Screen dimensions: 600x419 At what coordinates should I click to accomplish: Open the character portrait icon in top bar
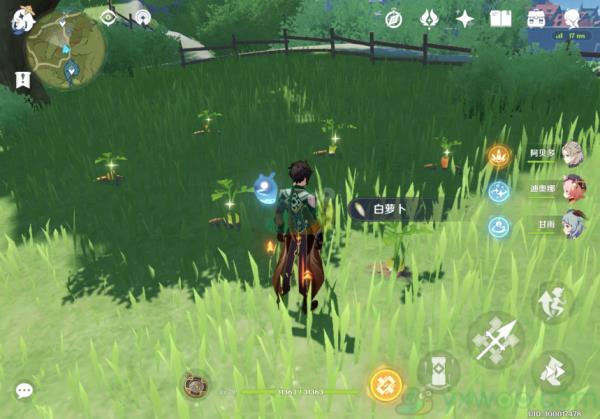[572, 18]
